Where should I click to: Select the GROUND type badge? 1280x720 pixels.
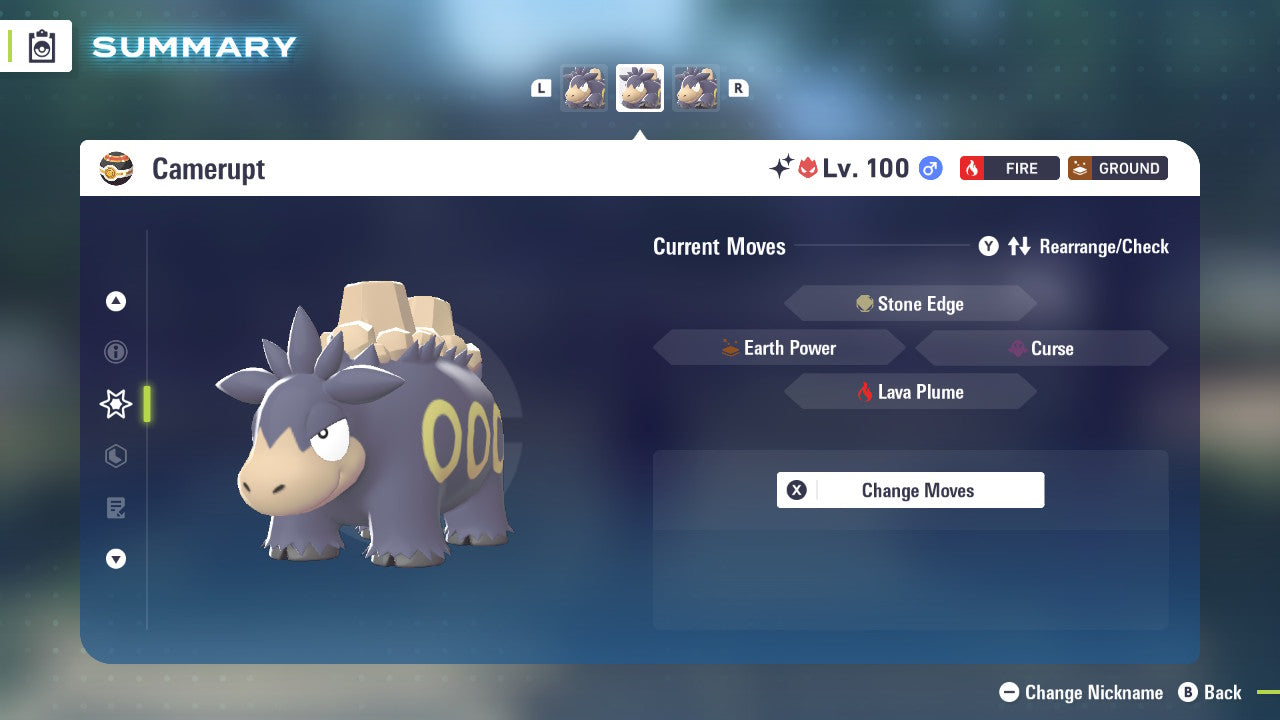pyautogui.click(x=1117, y=168)
